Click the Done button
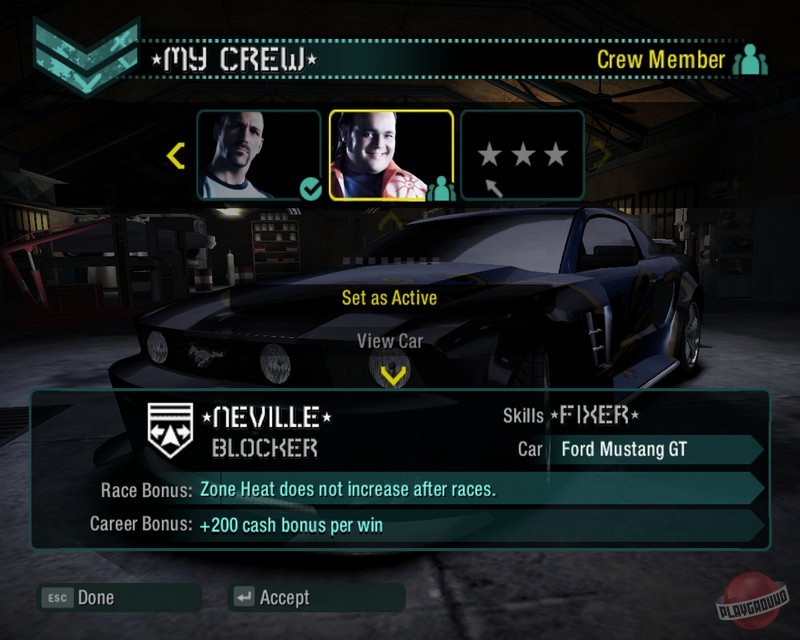Screen dimensions: 800x640 point(95,598)
